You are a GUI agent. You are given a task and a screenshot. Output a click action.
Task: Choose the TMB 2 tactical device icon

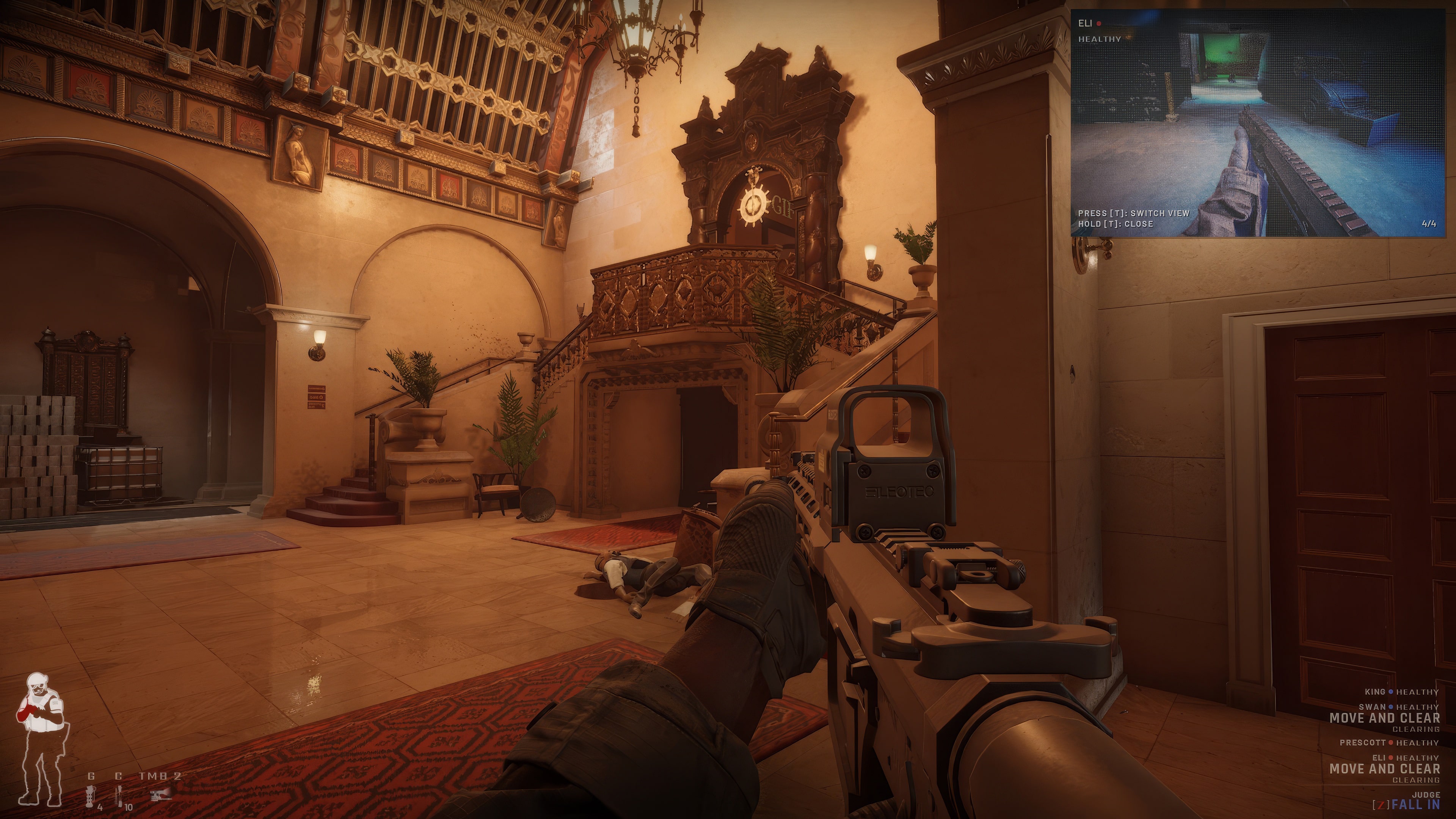[x=161, y=795]
